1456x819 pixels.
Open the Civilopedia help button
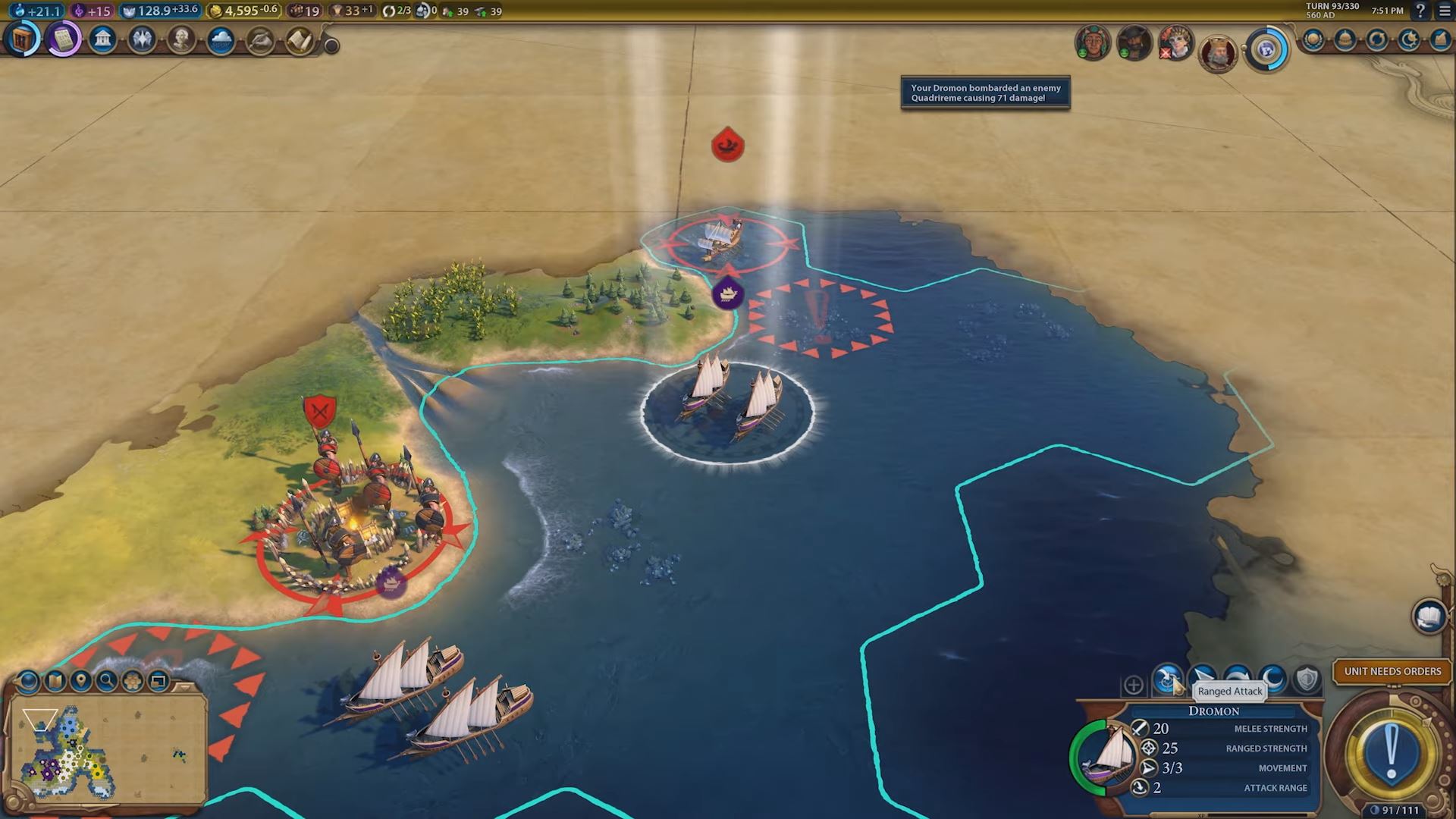click(1420, 11)
